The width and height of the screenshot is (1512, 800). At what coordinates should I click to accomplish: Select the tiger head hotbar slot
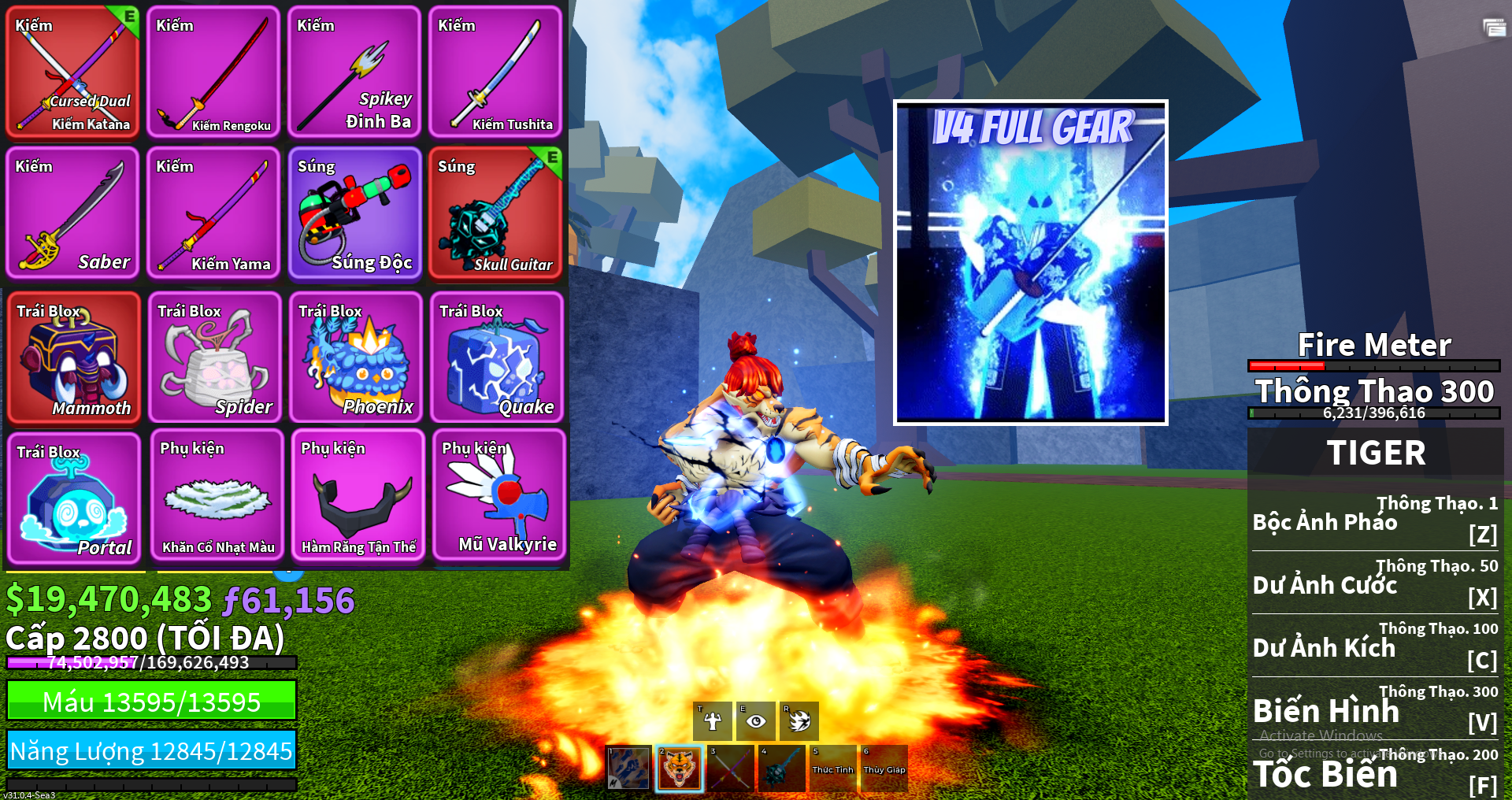point(679,769)
